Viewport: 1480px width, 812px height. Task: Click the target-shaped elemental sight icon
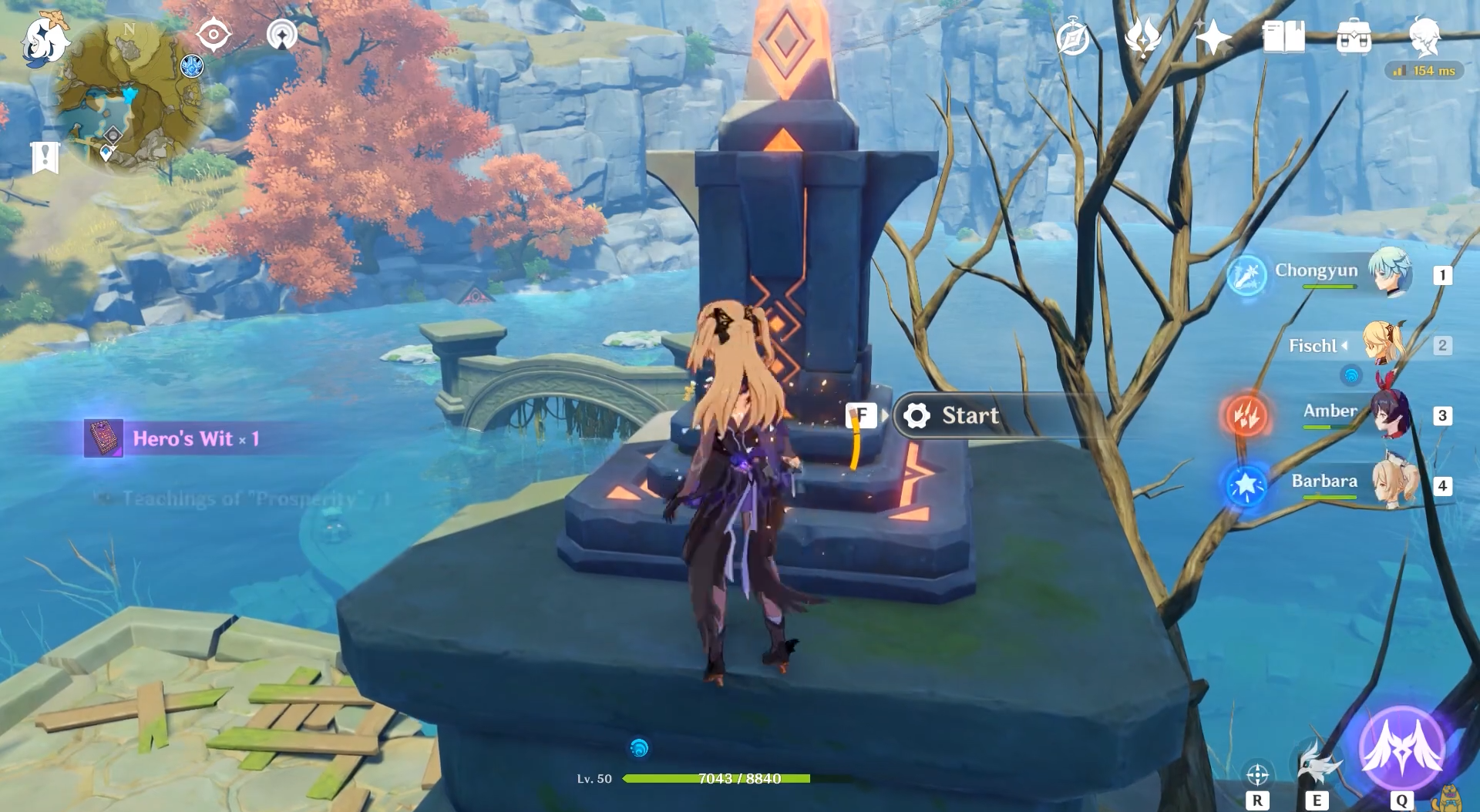(213, 35)
